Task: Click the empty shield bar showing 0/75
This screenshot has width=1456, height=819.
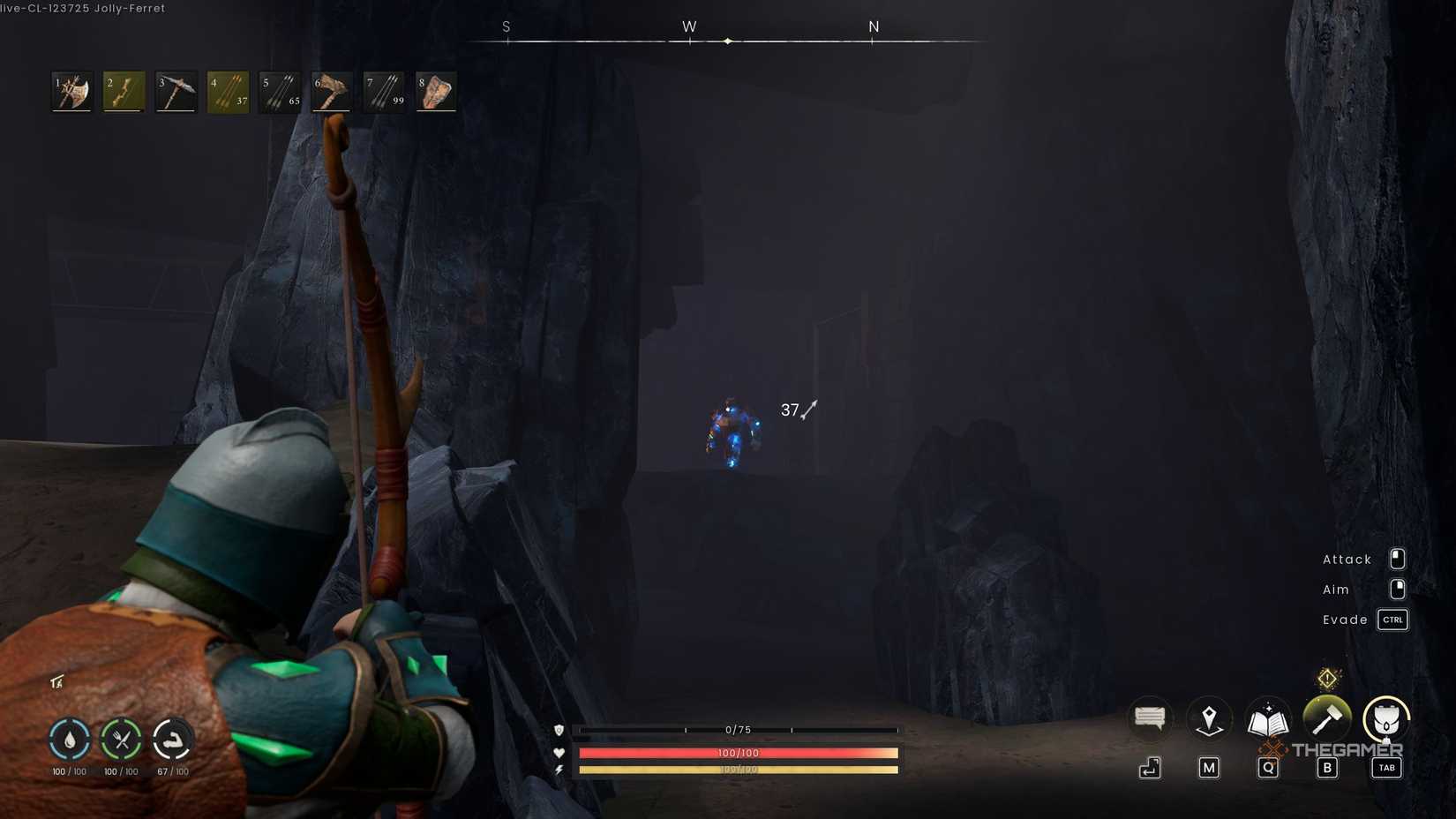Action: click(737, 730)
